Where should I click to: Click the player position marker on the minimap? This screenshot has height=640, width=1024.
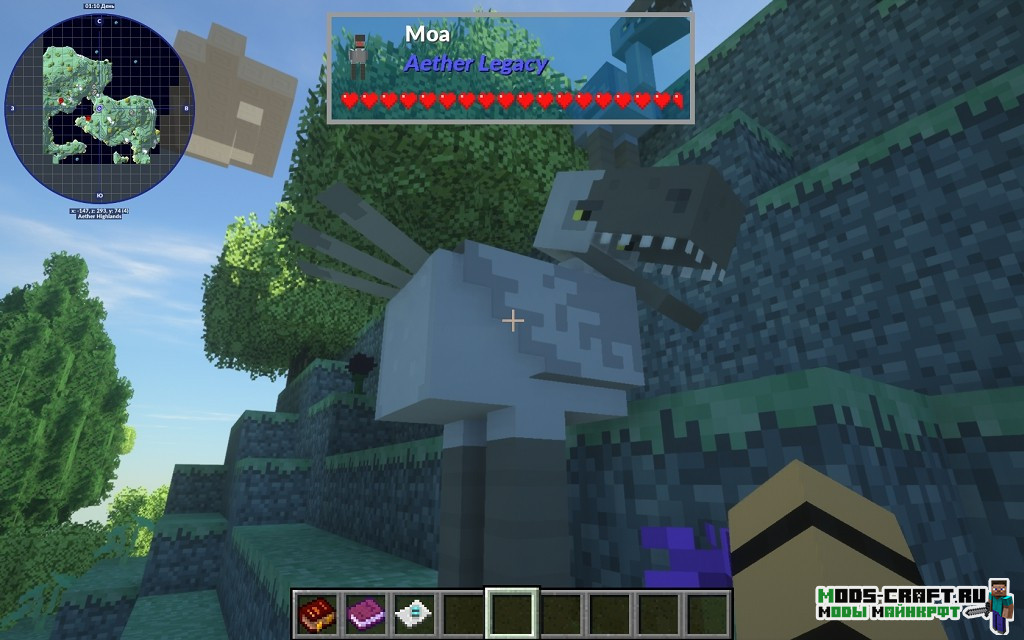tap(99, 107)
